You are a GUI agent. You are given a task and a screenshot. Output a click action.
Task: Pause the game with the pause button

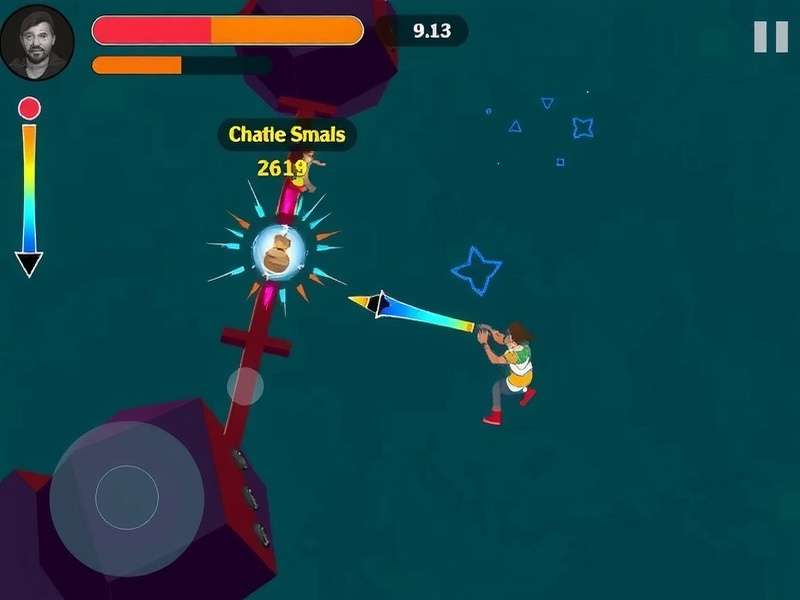[770, 37]
